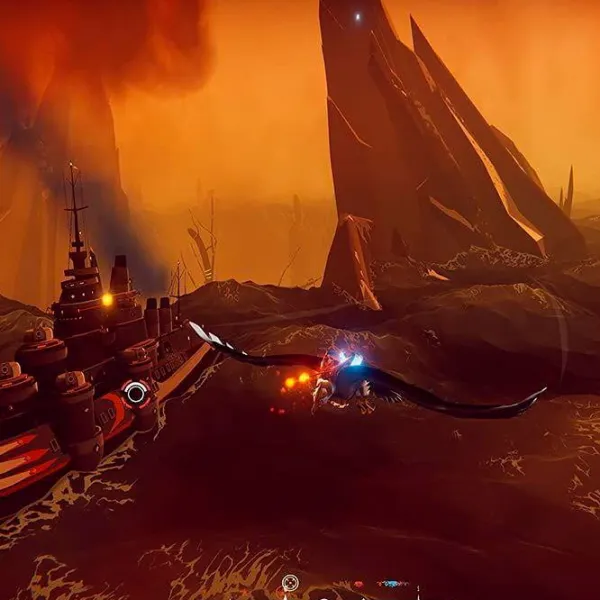Click the round compass marker at screen bottom

290,582
